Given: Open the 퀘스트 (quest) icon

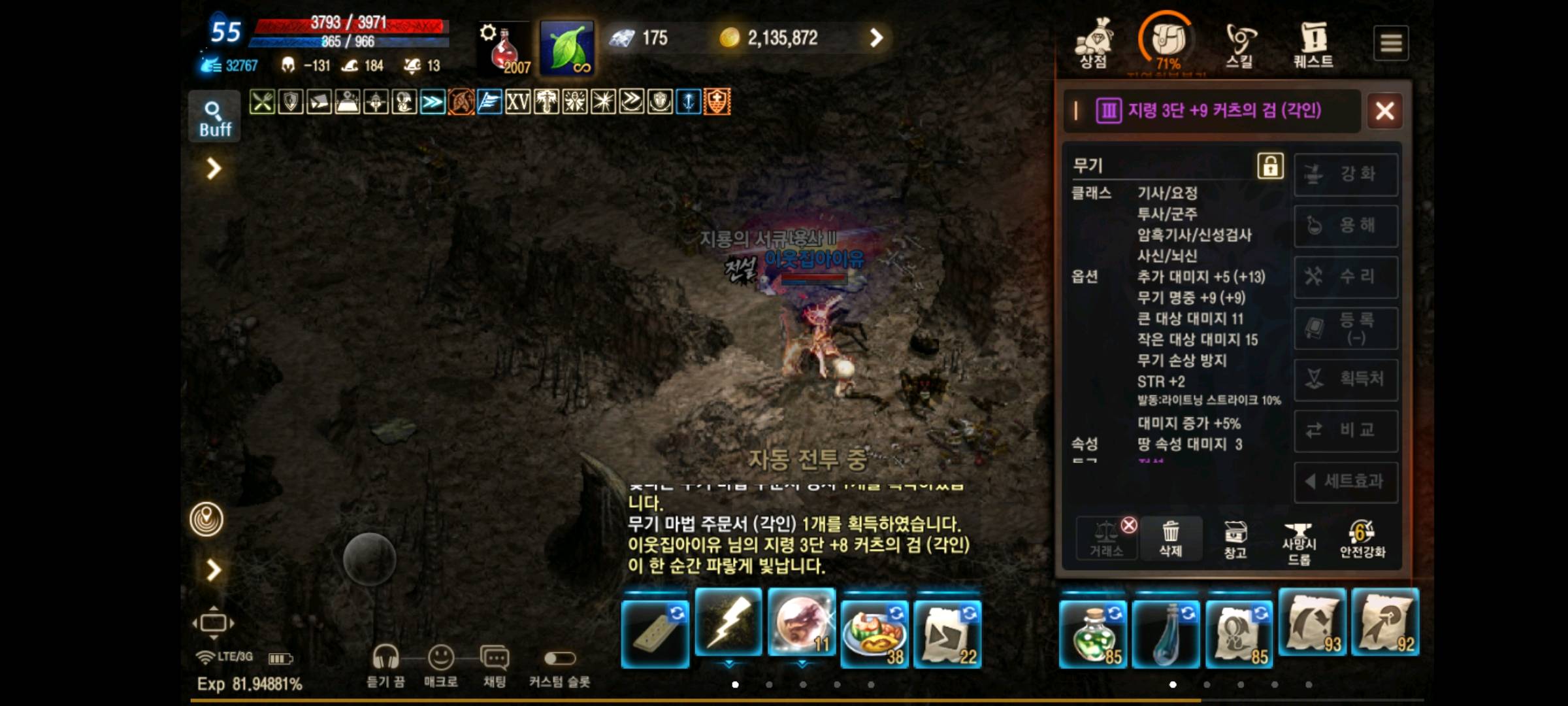Looking at the screenshot, I should tap(1313, 41).
